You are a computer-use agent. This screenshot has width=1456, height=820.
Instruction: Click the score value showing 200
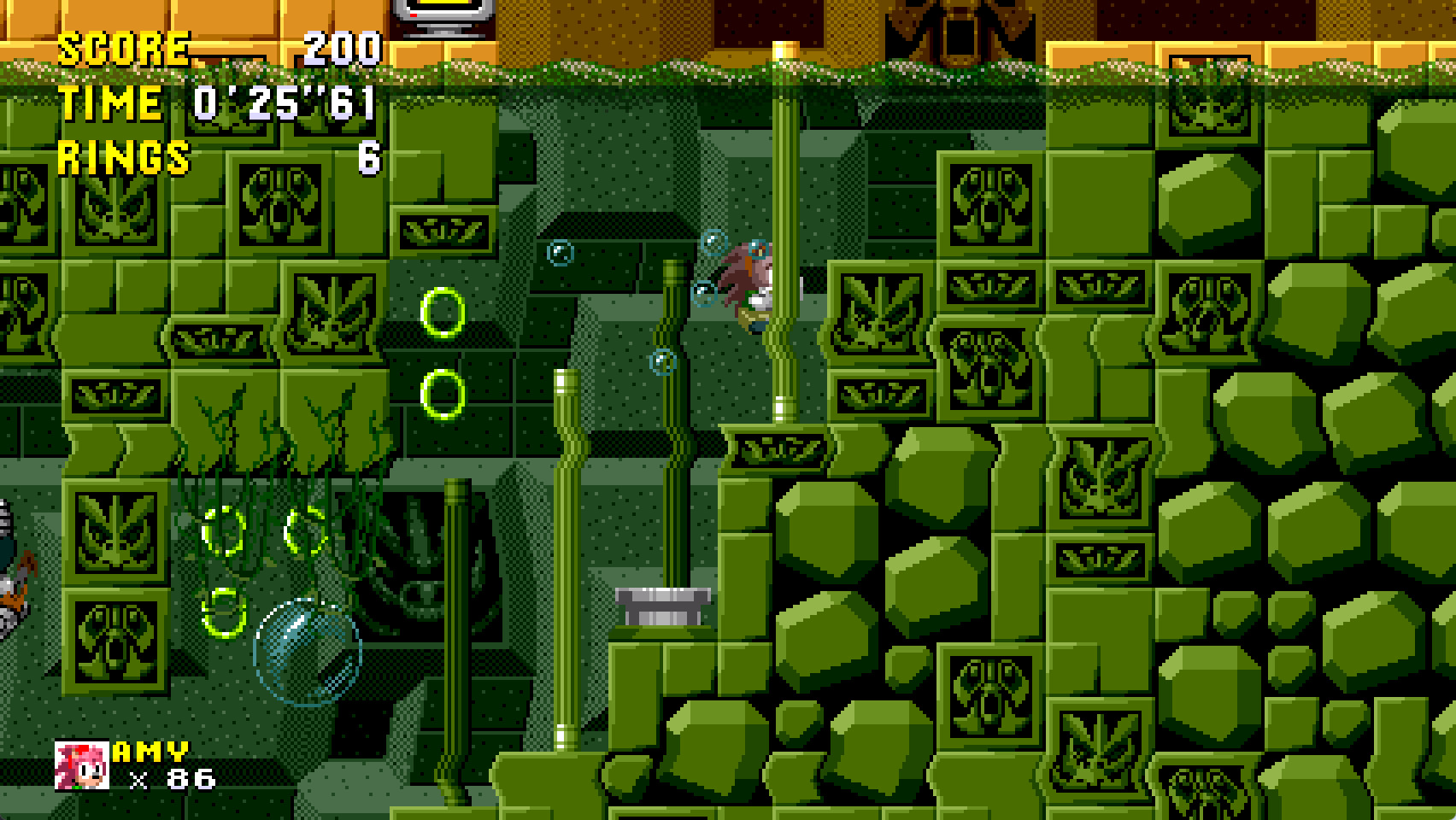point(340,49)
